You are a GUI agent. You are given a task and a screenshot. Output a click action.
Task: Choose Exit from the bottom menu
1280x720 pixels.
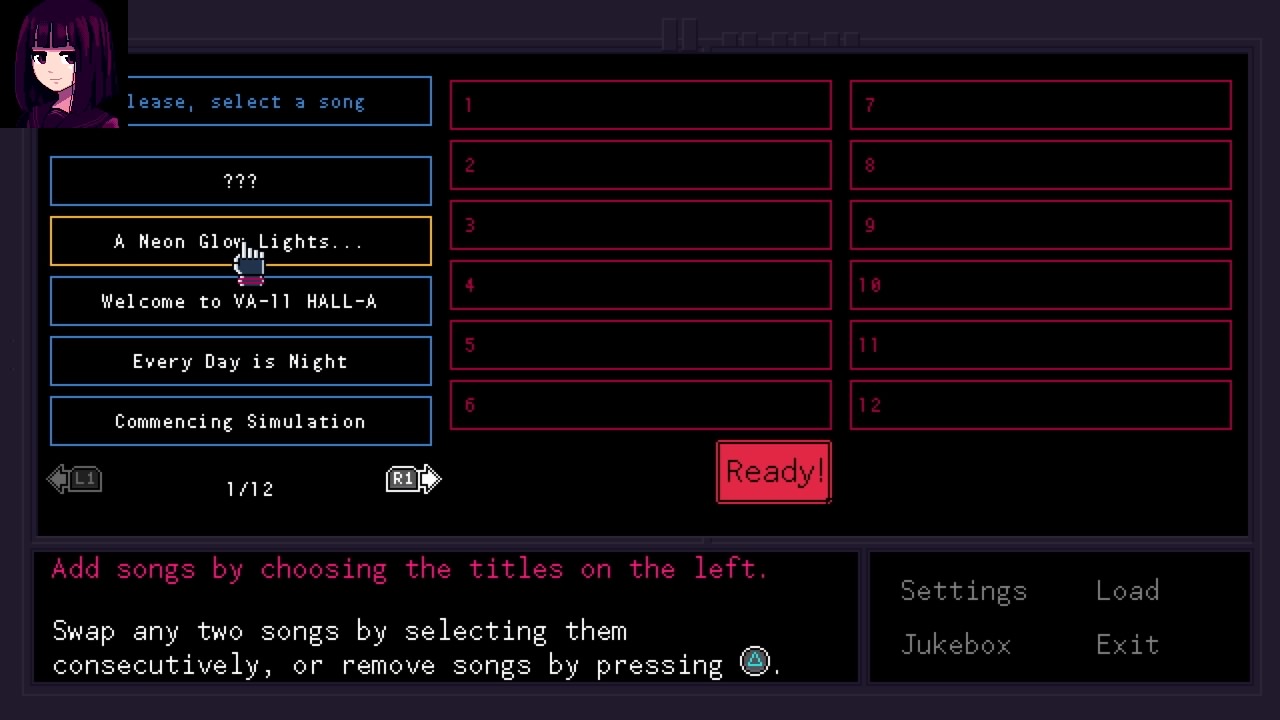pos(1127,645)
